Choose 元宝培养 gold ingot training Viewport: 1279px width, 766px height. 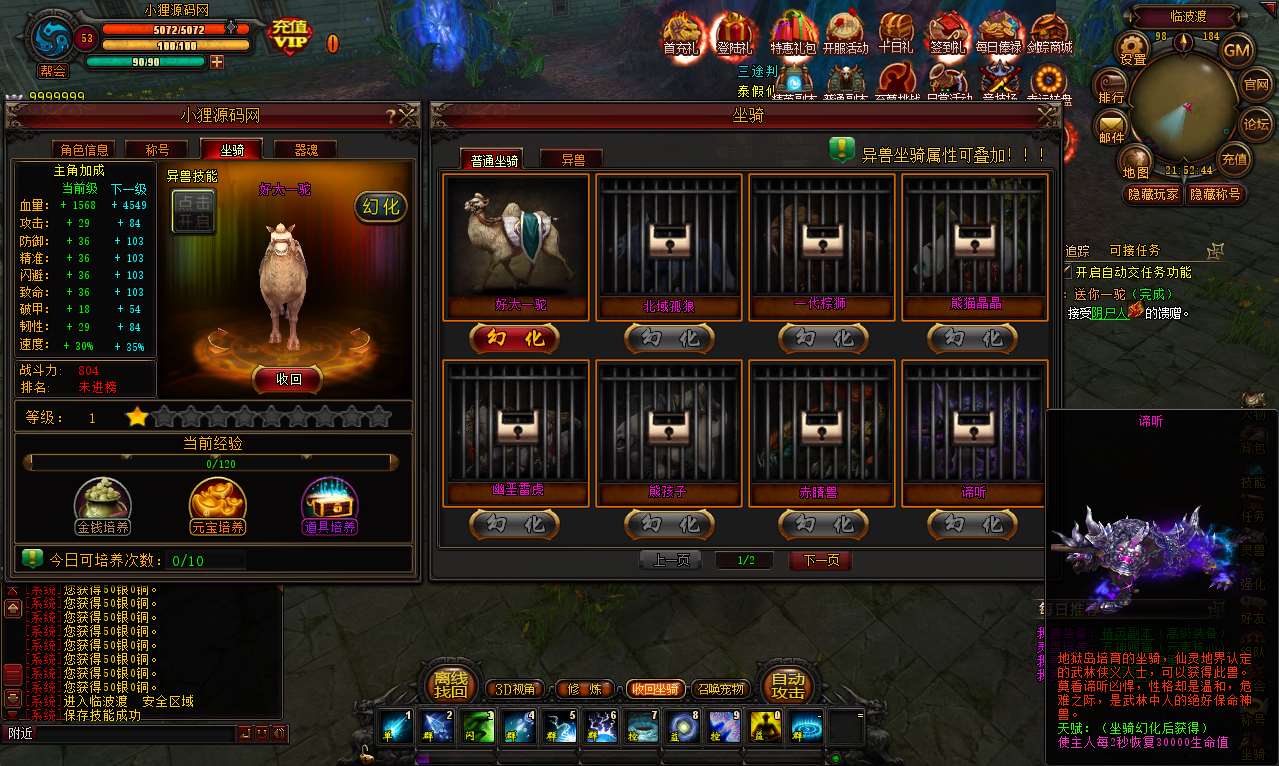tap(217, 505)
